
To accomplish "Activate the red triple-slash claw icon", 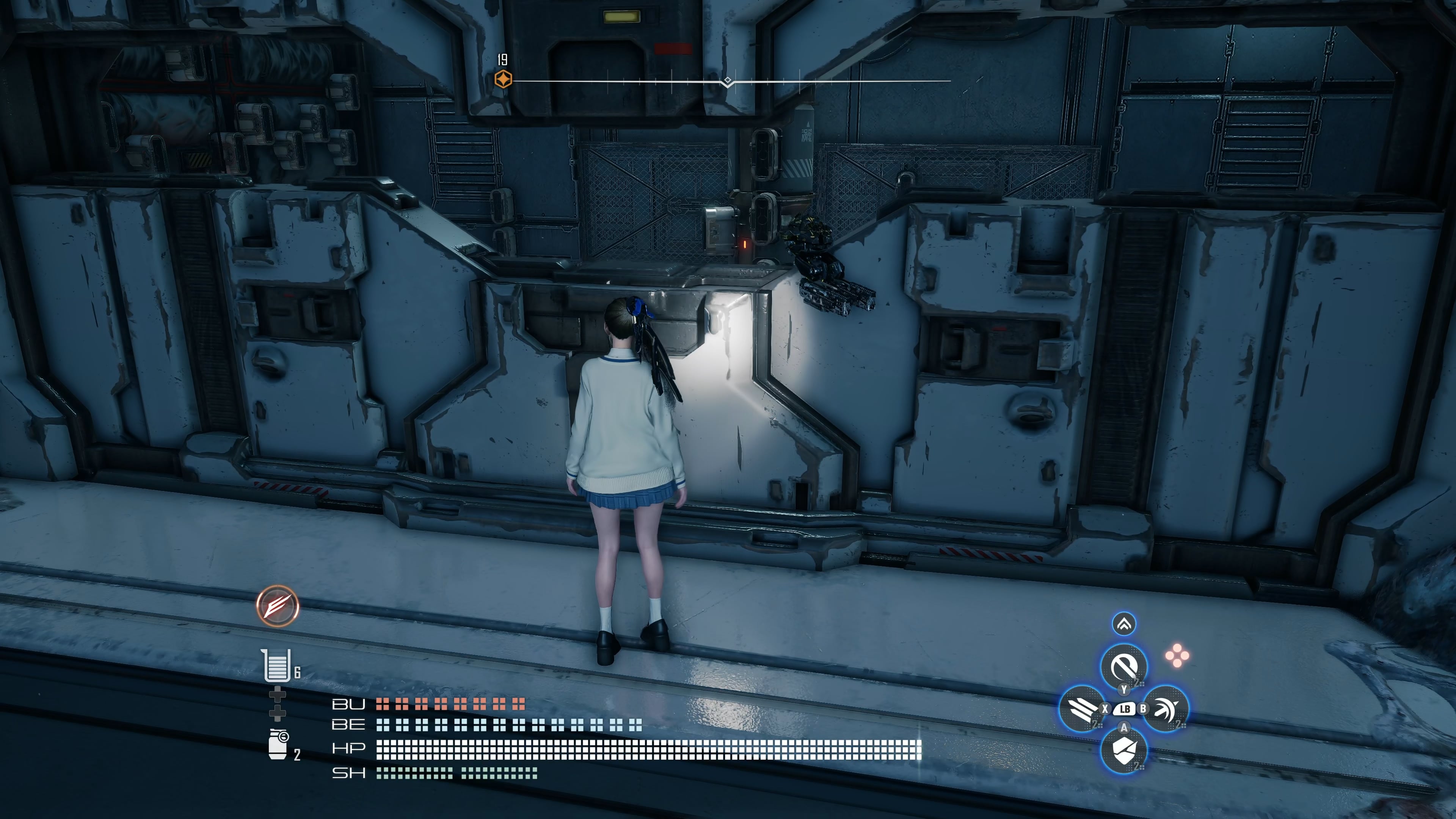I will pos(278,606).
